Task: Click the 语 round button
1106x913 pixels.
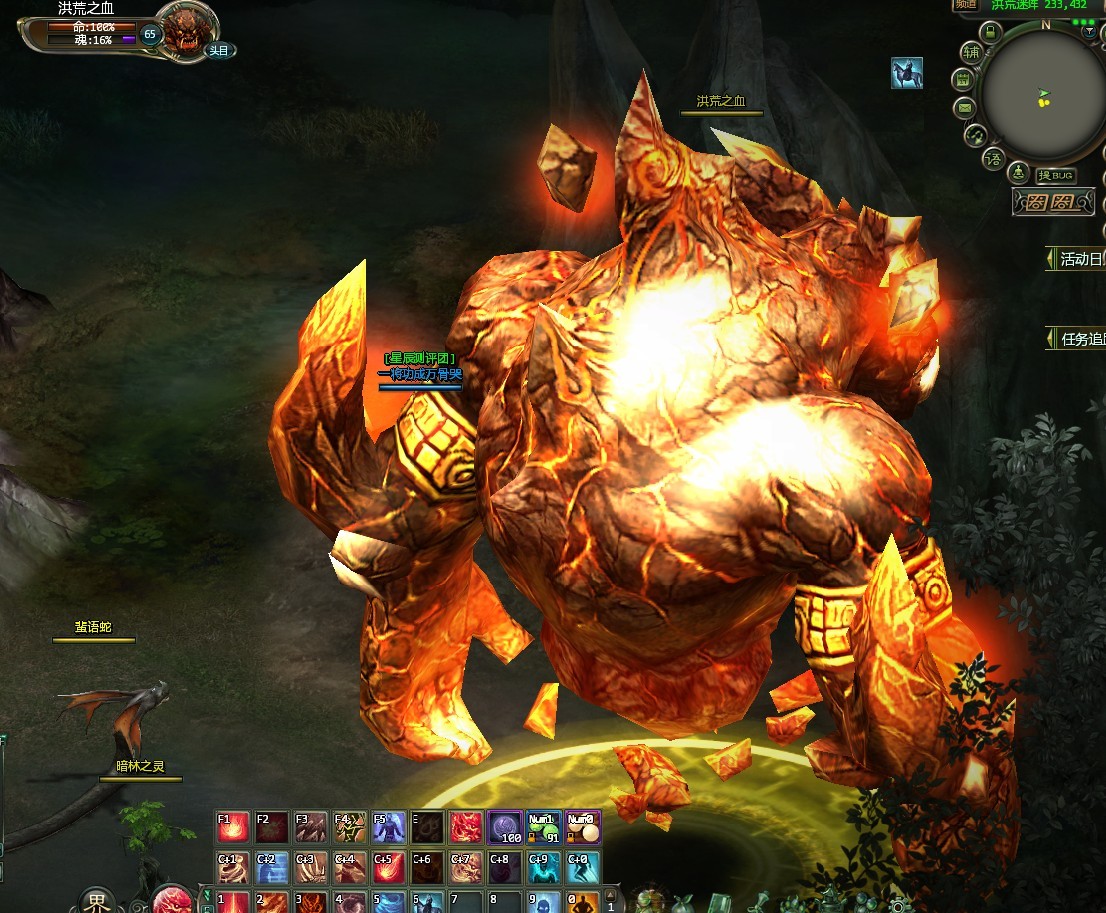Action: [x=993, y=158]
